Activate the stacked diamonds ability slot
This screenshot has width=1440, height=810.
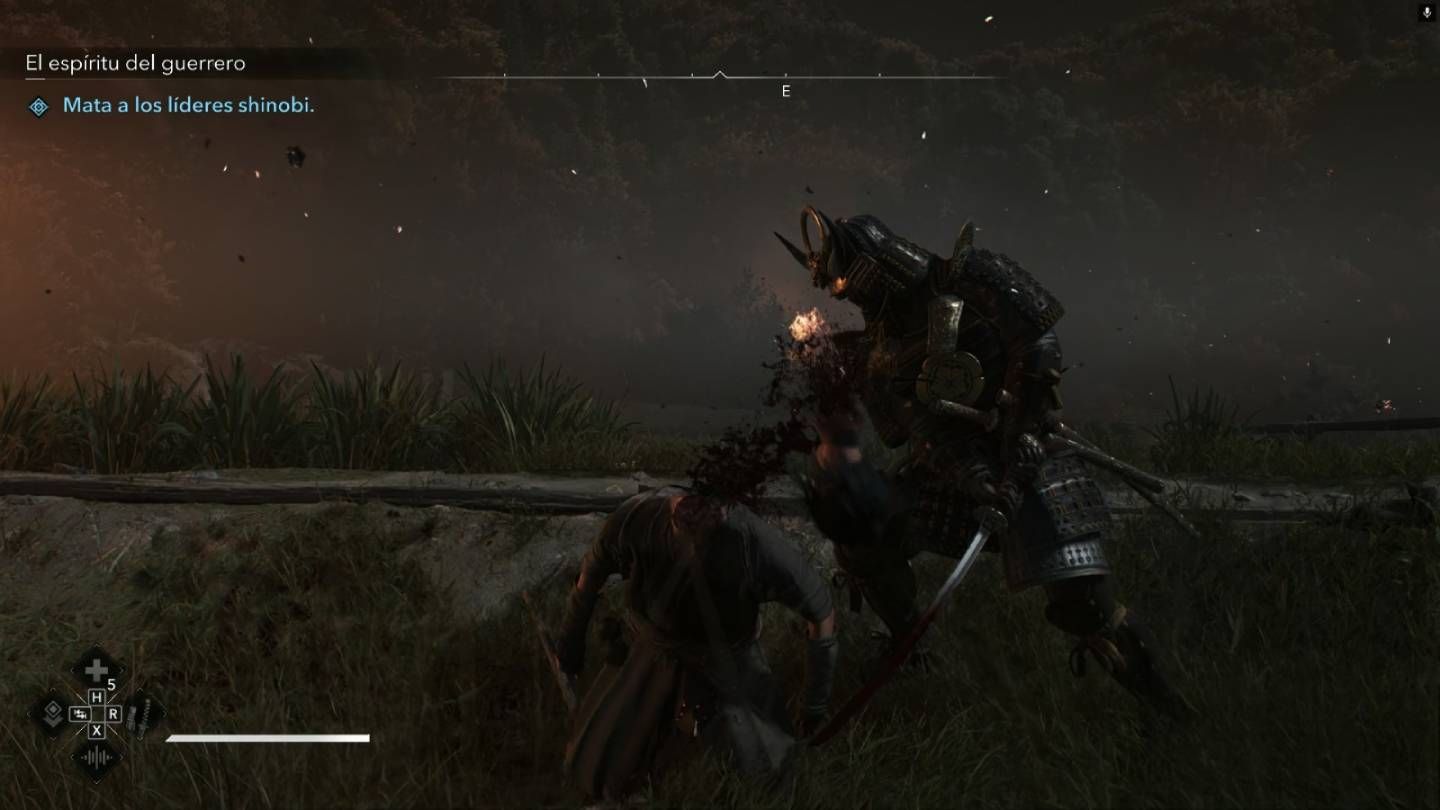(x=52, y=713)
